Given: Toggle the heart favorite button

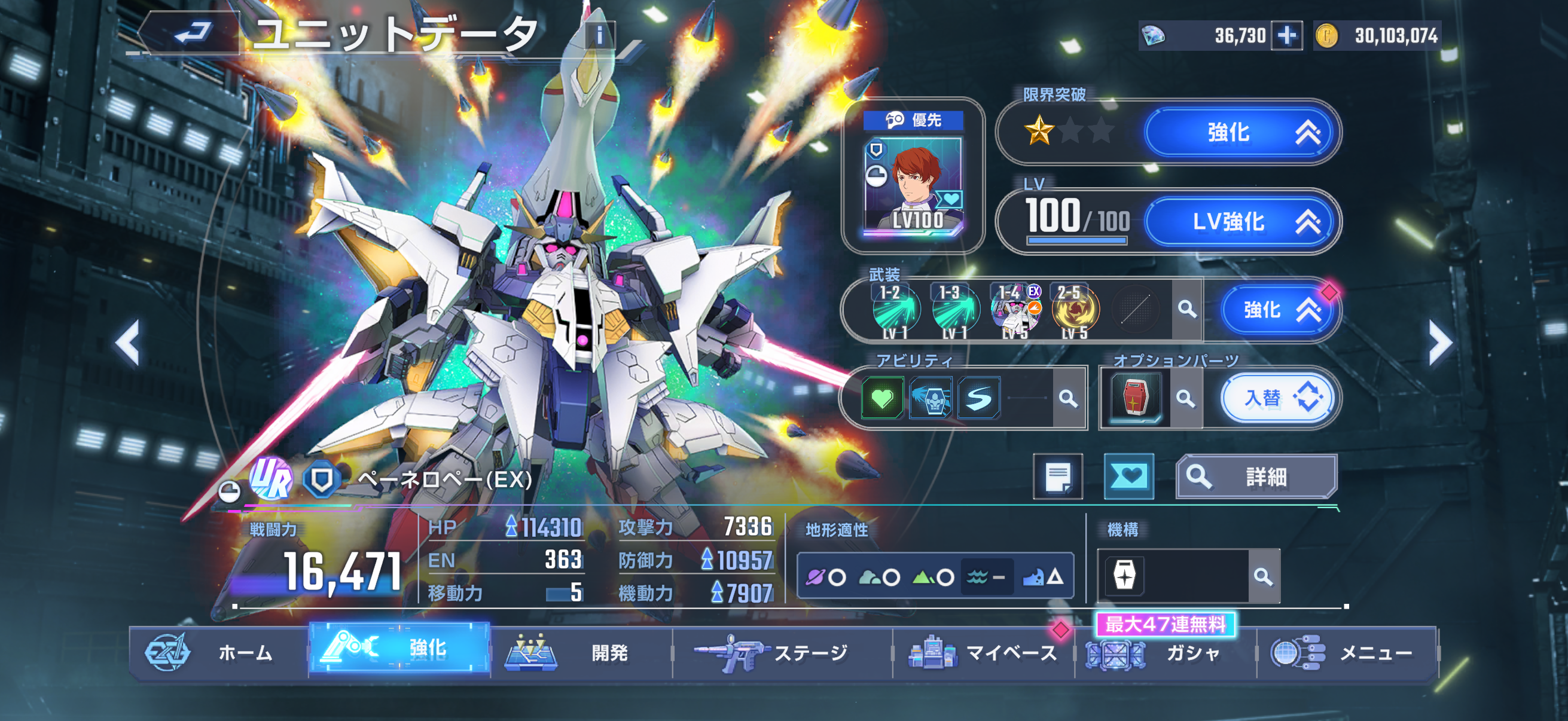Looking at the screenshot, I should 1128,476.
